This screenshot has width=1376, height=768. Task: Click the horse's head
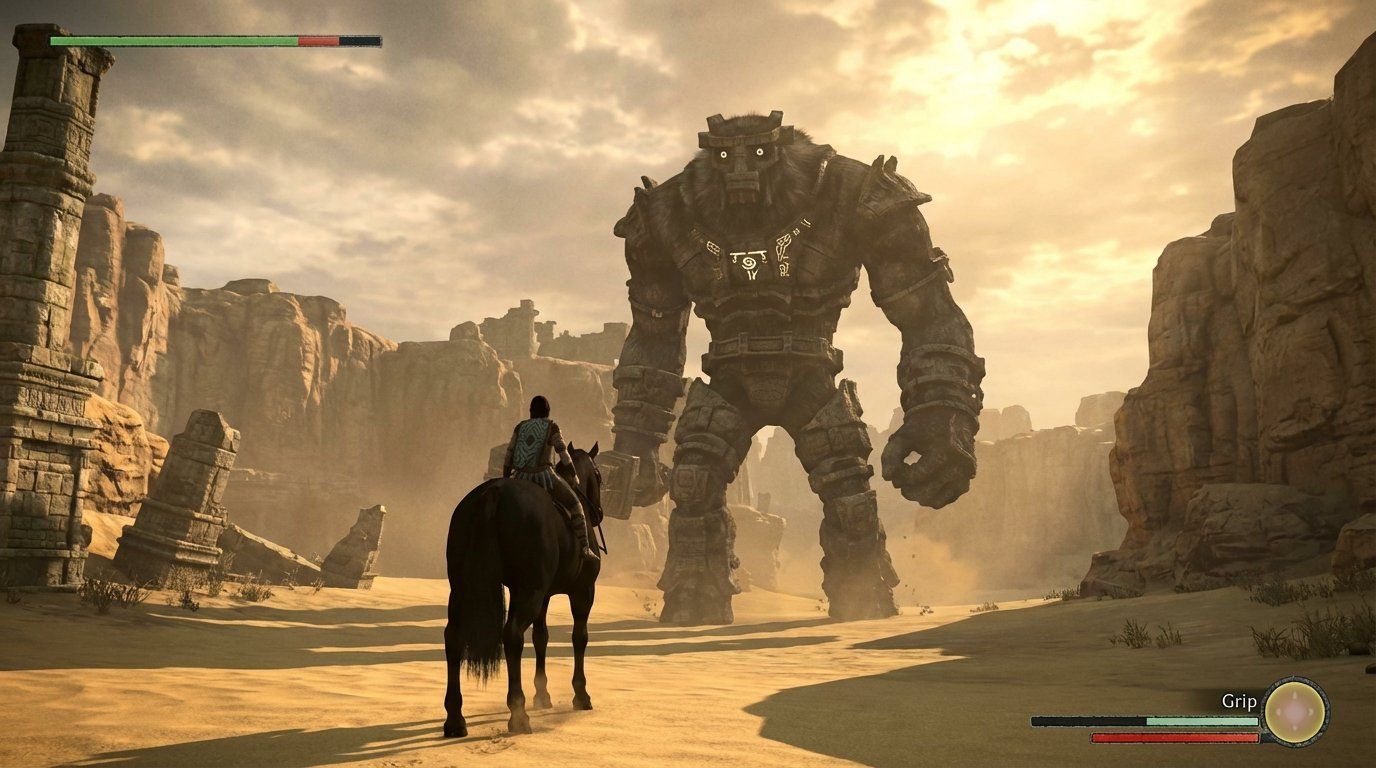coord(585,470)
